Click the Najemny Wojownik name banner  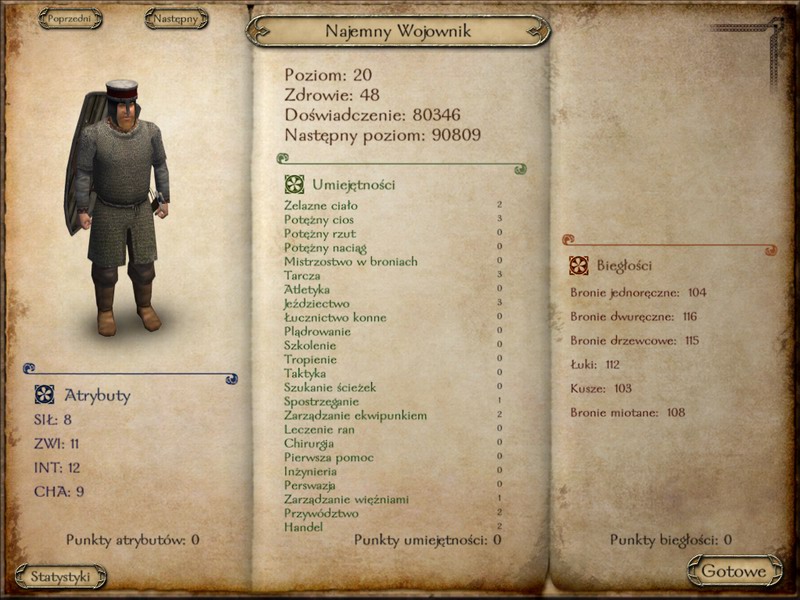(x=398, y=31)
